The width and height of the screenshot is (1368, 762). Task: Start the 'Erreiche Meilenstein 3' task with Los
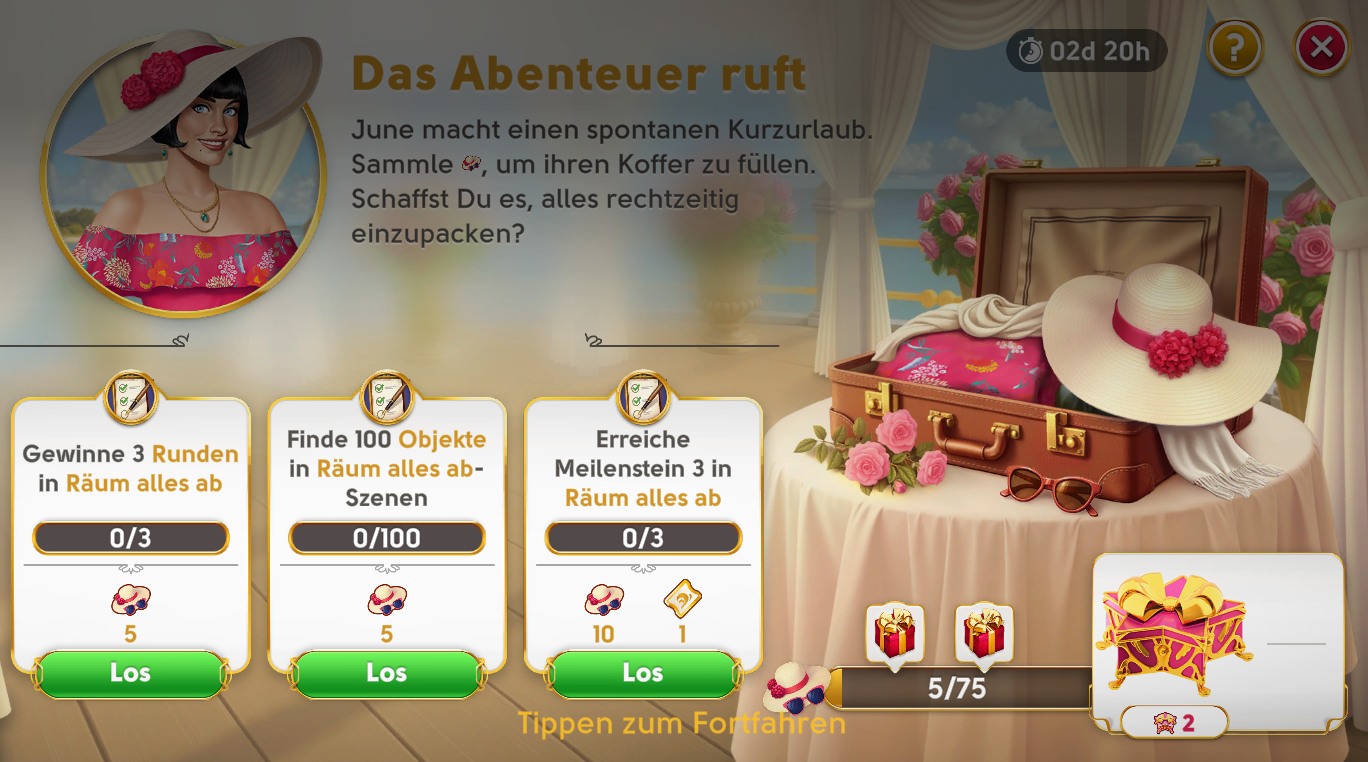643,673
